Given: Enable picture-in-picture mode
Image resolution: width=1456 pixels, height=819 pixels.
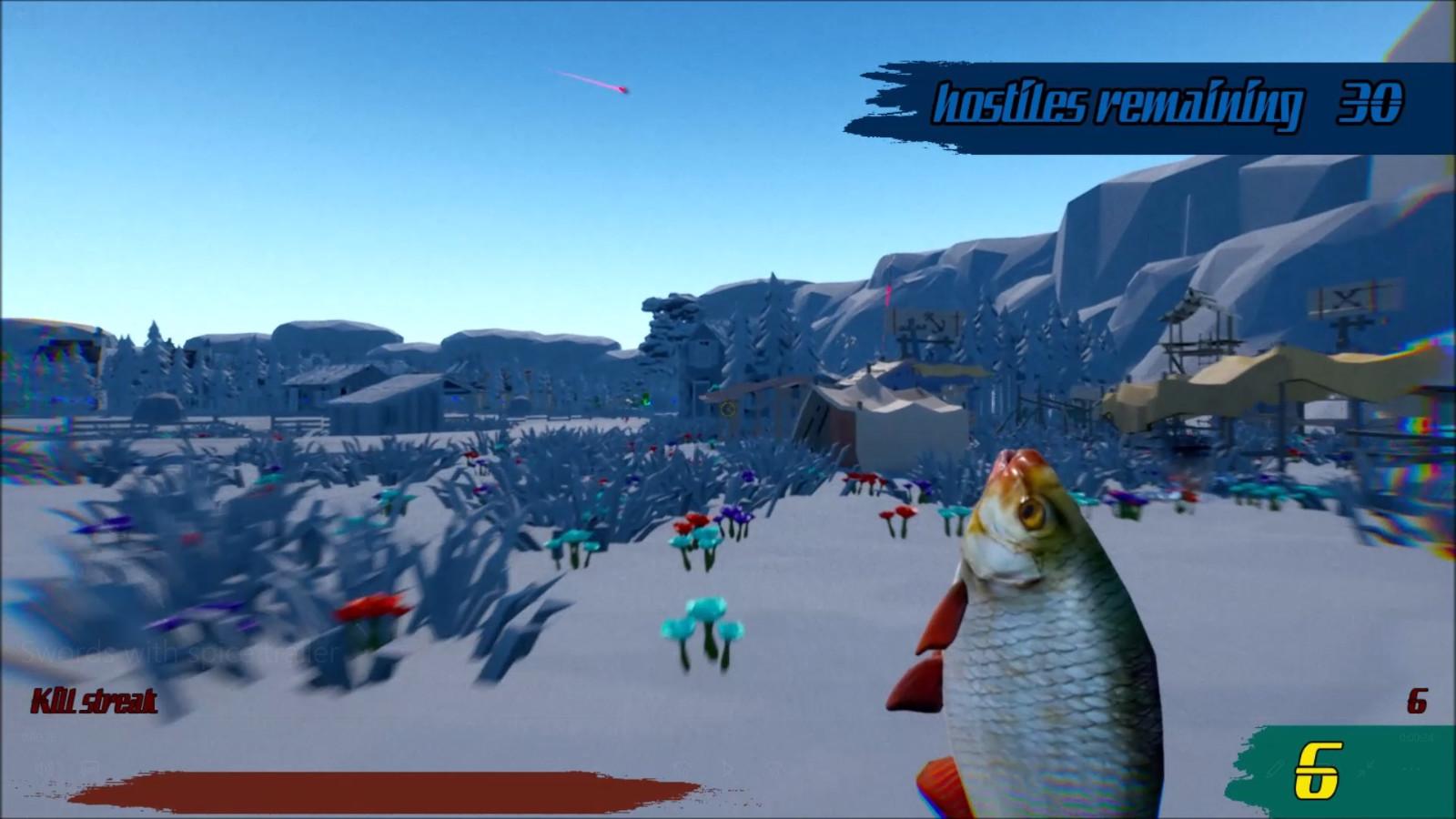Looking at the screenshot, I should (x=90, y=765).
